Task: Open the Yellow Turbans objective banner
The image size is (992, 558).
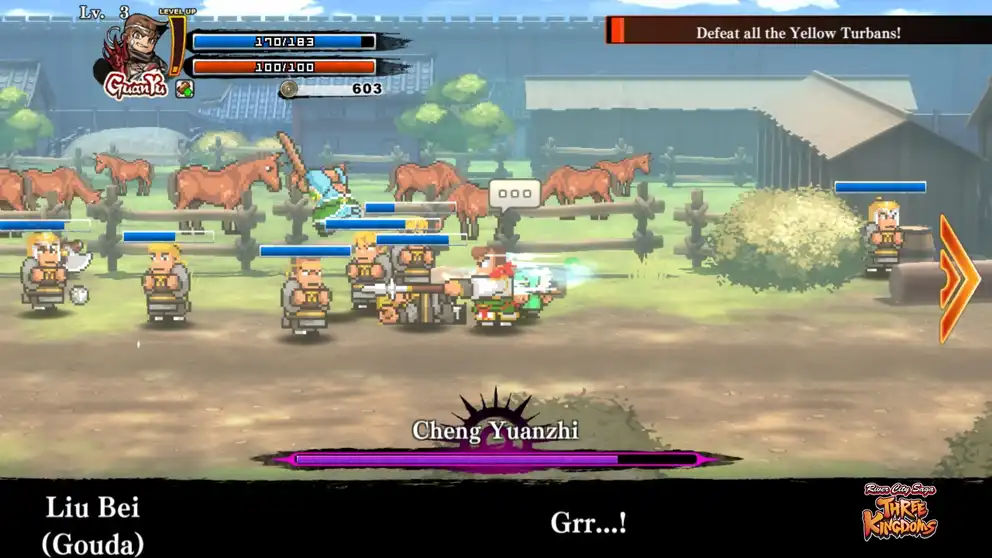Action: pos(798,32)
